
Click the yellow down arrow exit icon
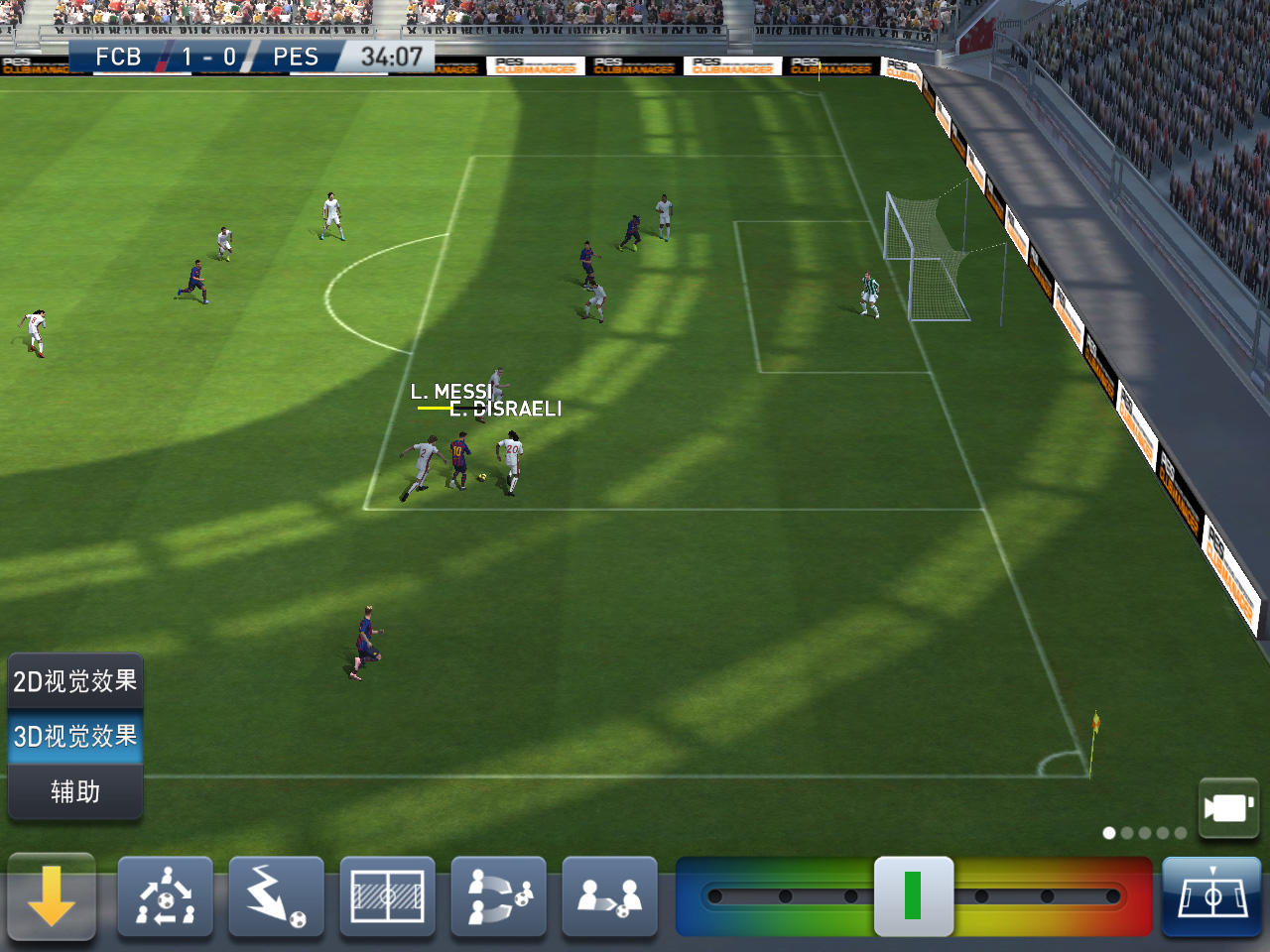[52, 897]
